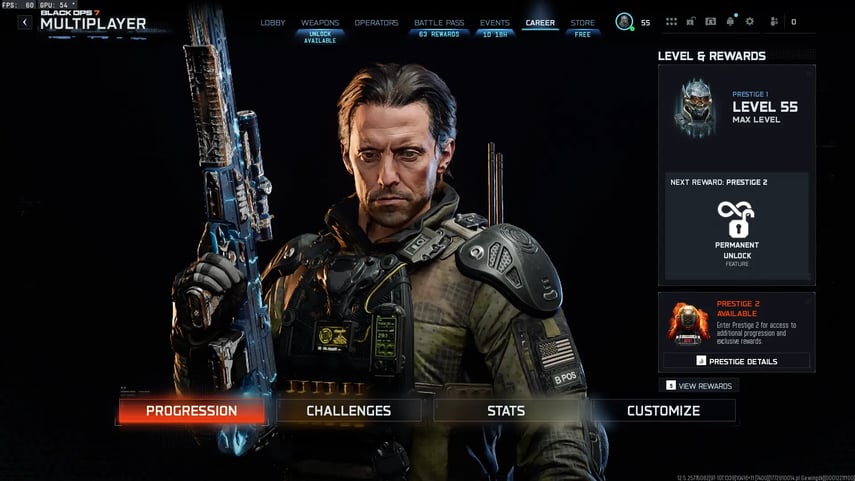
Task: Open the Lobby tab
Action: tap(273, 22)
